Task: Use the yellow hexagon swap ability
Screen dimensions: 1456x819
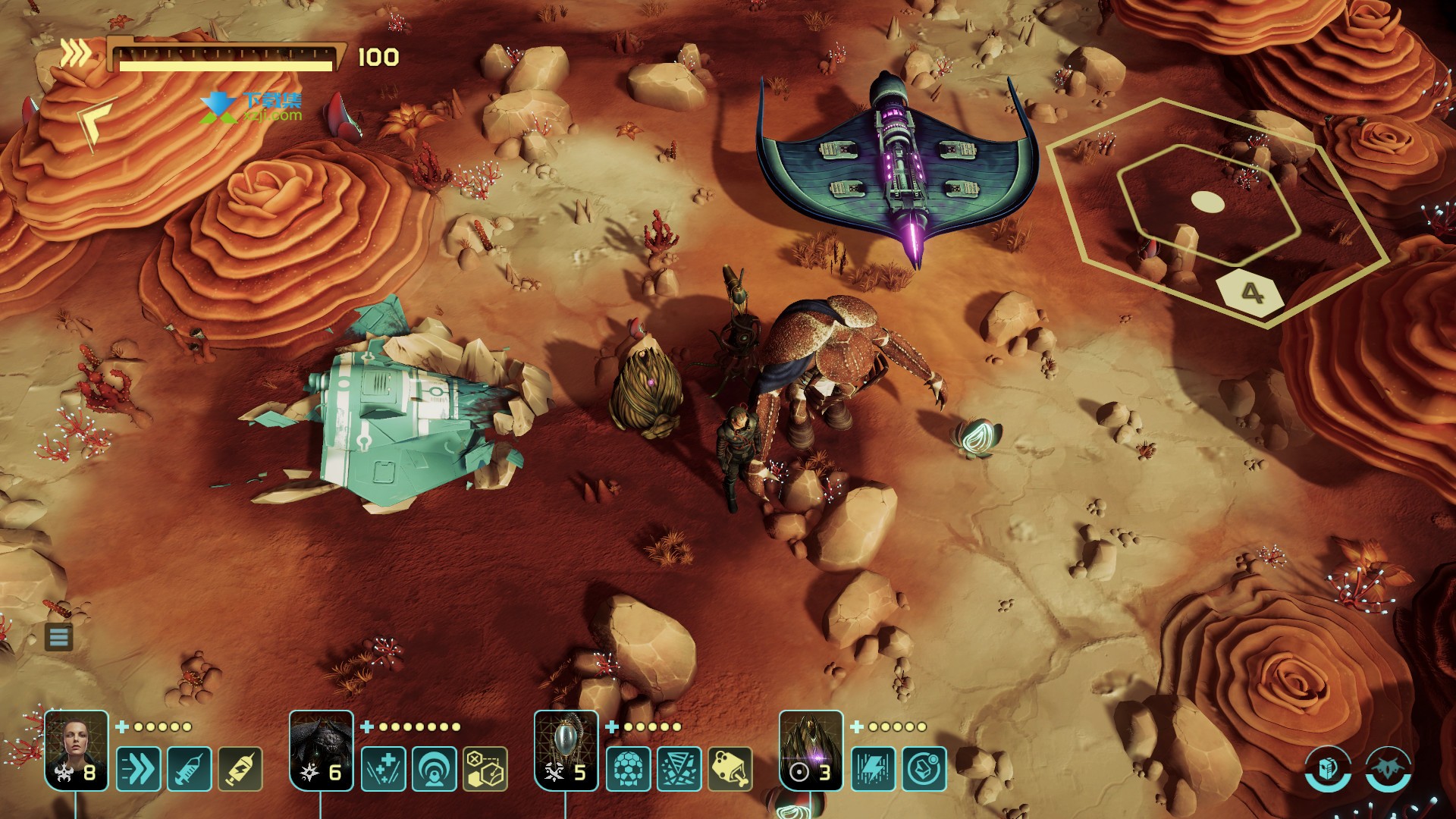Action: click(x=485, y=769)
